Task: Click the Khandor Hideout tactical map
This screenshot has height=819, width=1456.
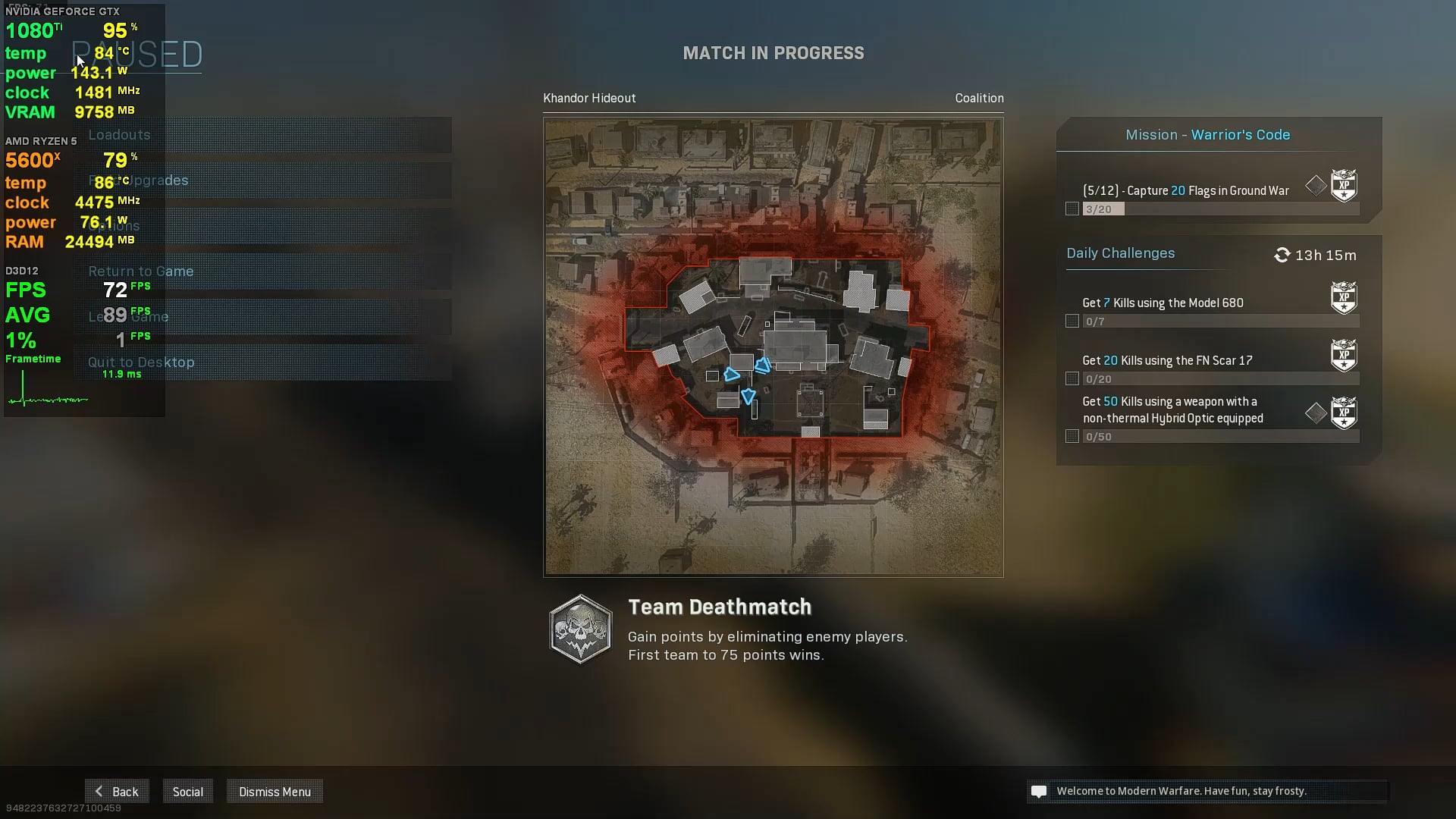Action: coord(773,347)
